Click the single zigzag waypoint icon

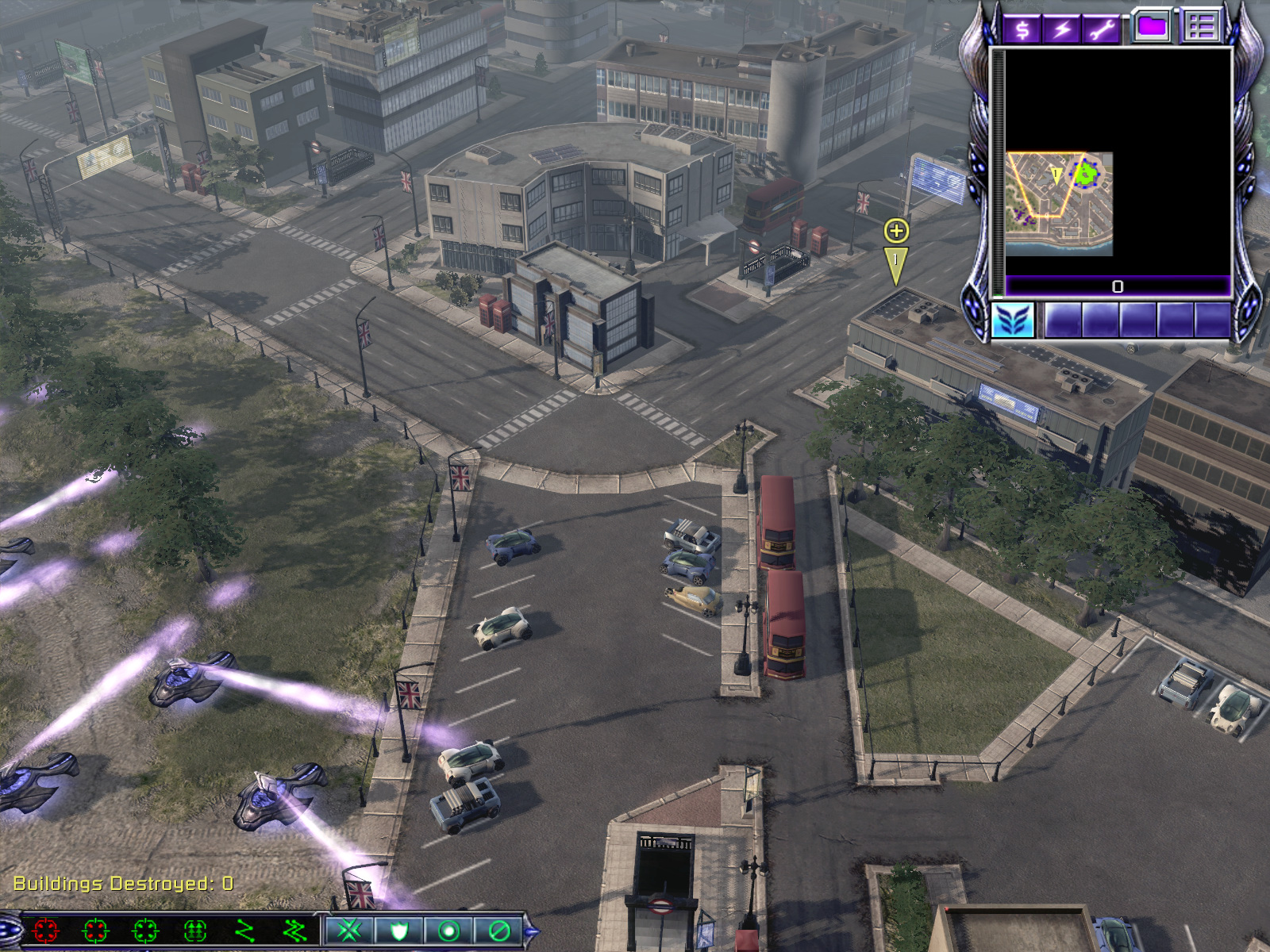[x=244, y=930]
